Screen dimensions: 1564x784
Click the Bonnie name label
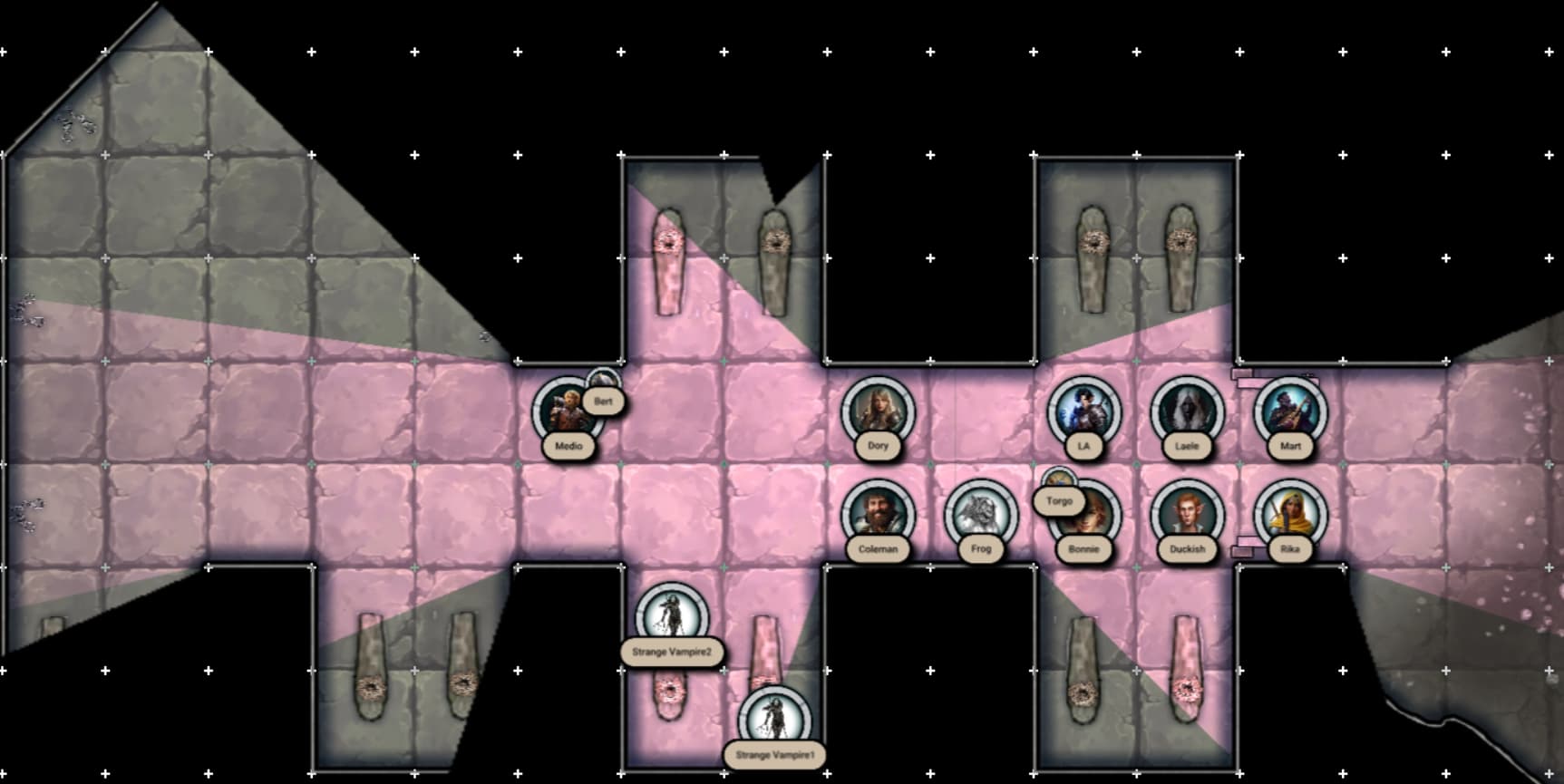point(1083,549)
